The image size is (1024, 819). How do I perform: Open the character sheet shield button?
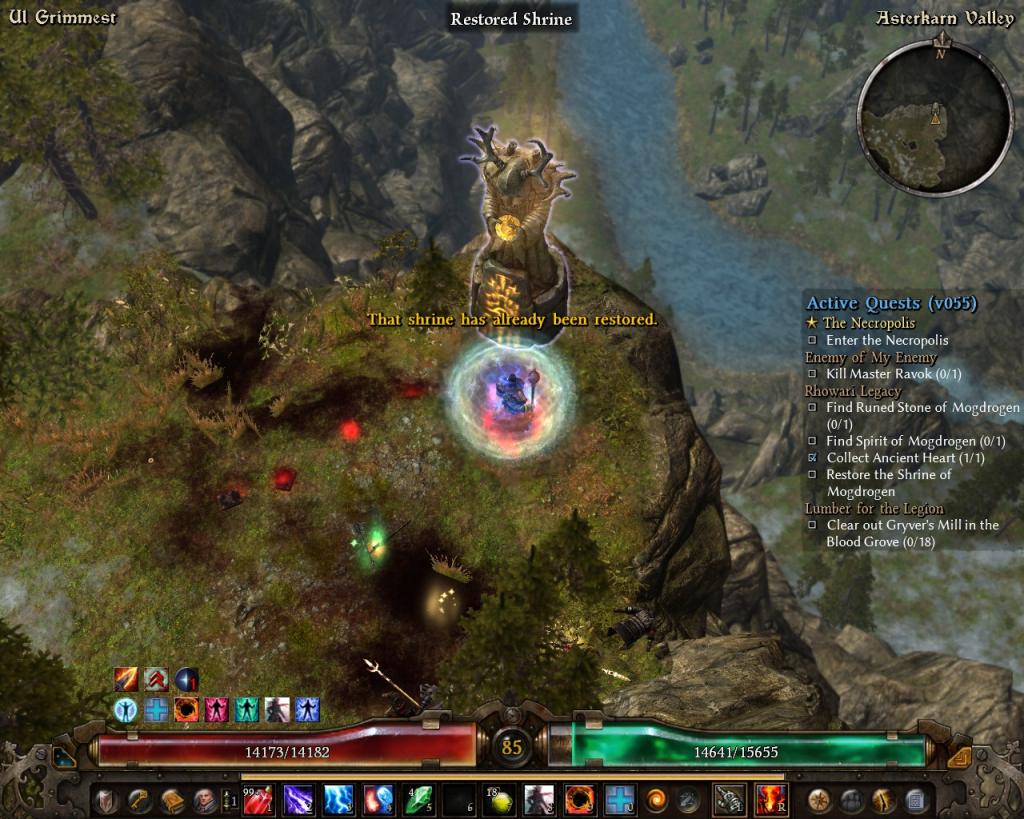(107, 799)
